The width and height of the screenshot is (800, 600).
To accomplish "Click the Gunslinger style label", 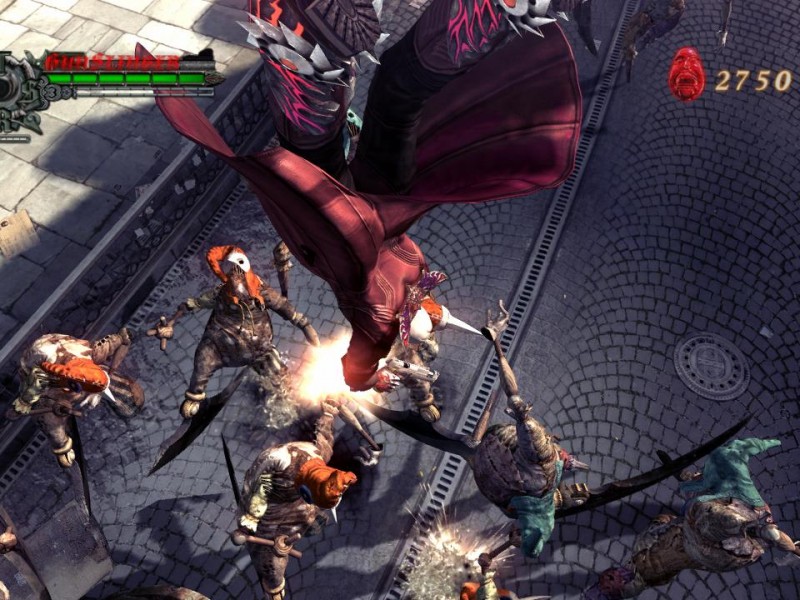I will click(x=112, y=61).
